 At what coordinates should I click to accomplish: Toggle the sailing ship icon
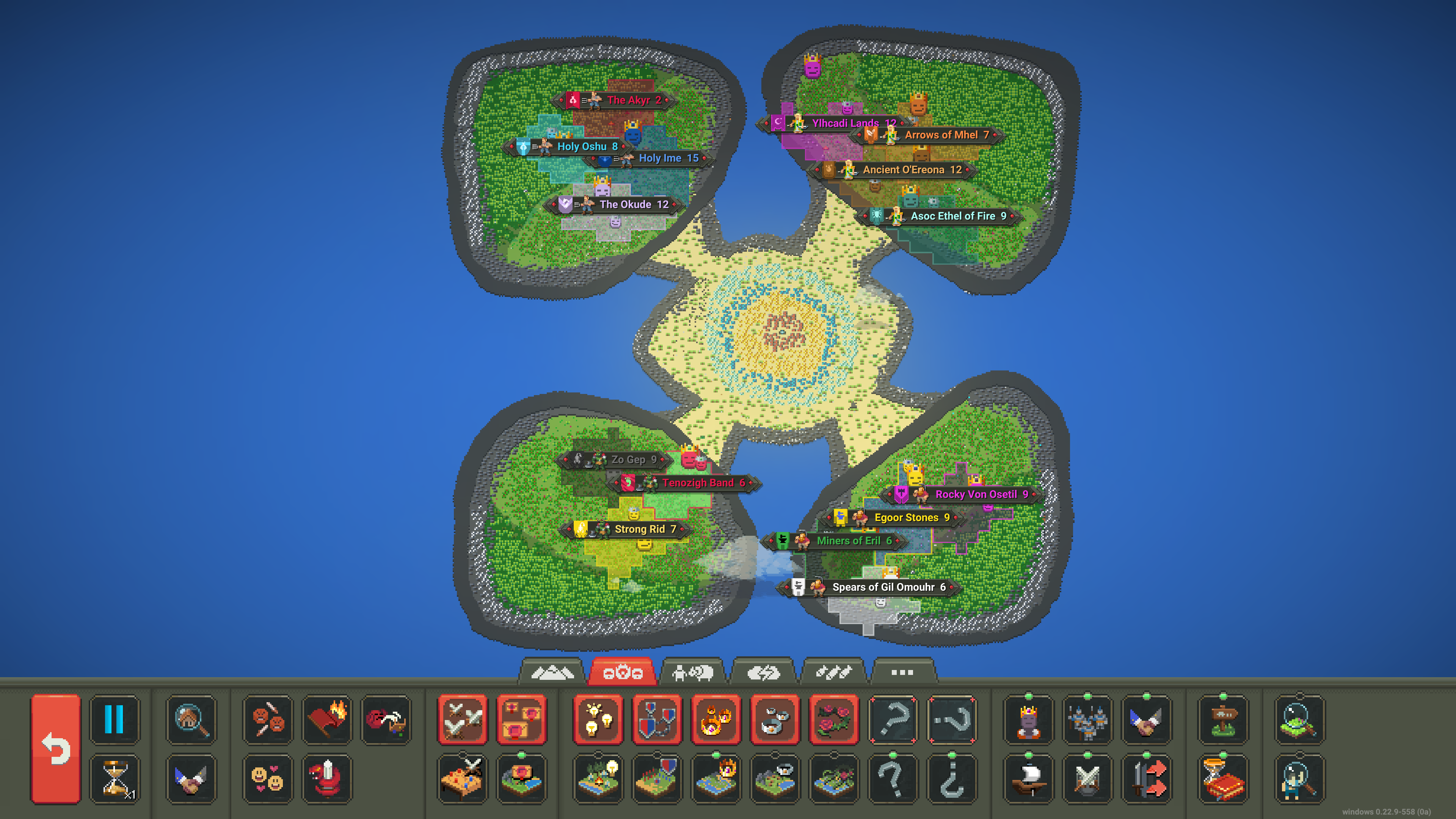[x=1028, y=780]
